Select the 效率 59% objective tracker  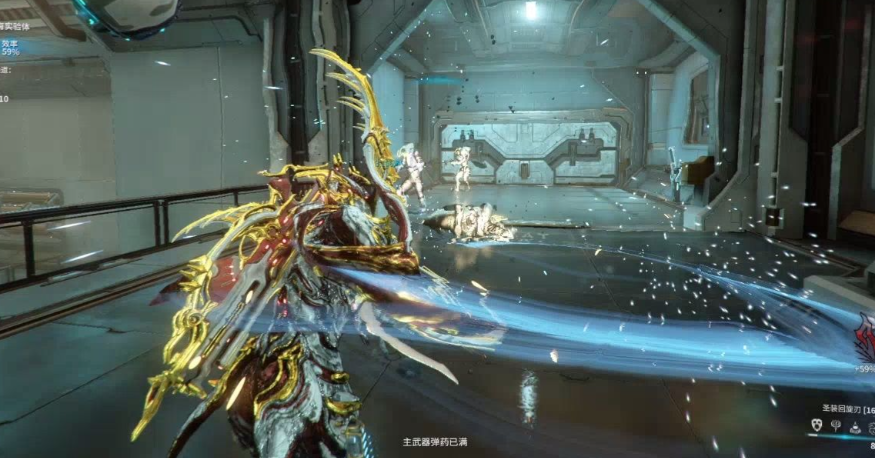pyautogui.click(x=10, y=47)
